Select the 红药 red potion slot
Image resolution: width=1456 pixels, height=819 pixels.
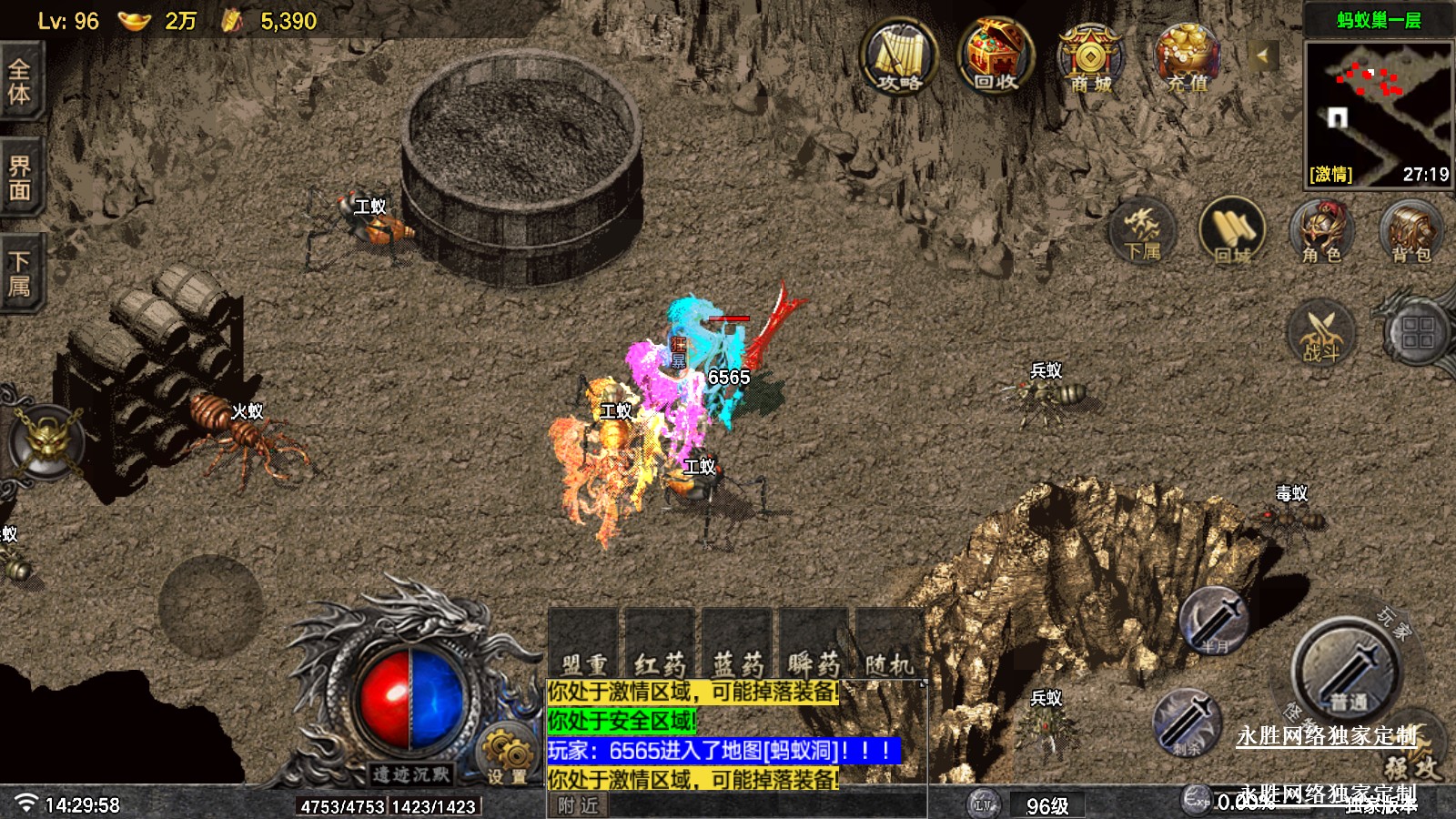660,648
